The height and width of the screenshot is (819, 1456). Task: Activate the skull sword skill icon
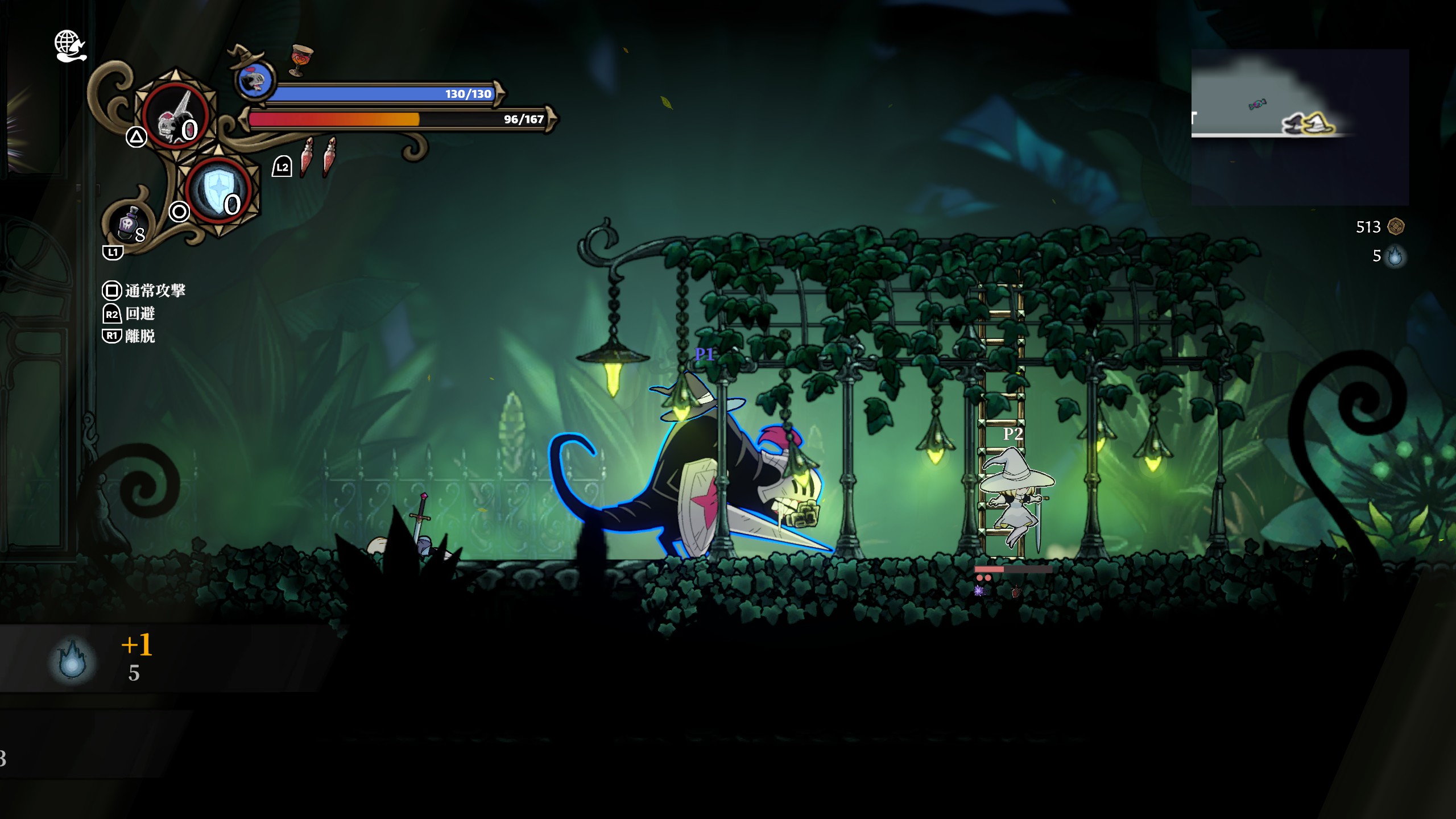pyautogui.click(x=175, y=115)
